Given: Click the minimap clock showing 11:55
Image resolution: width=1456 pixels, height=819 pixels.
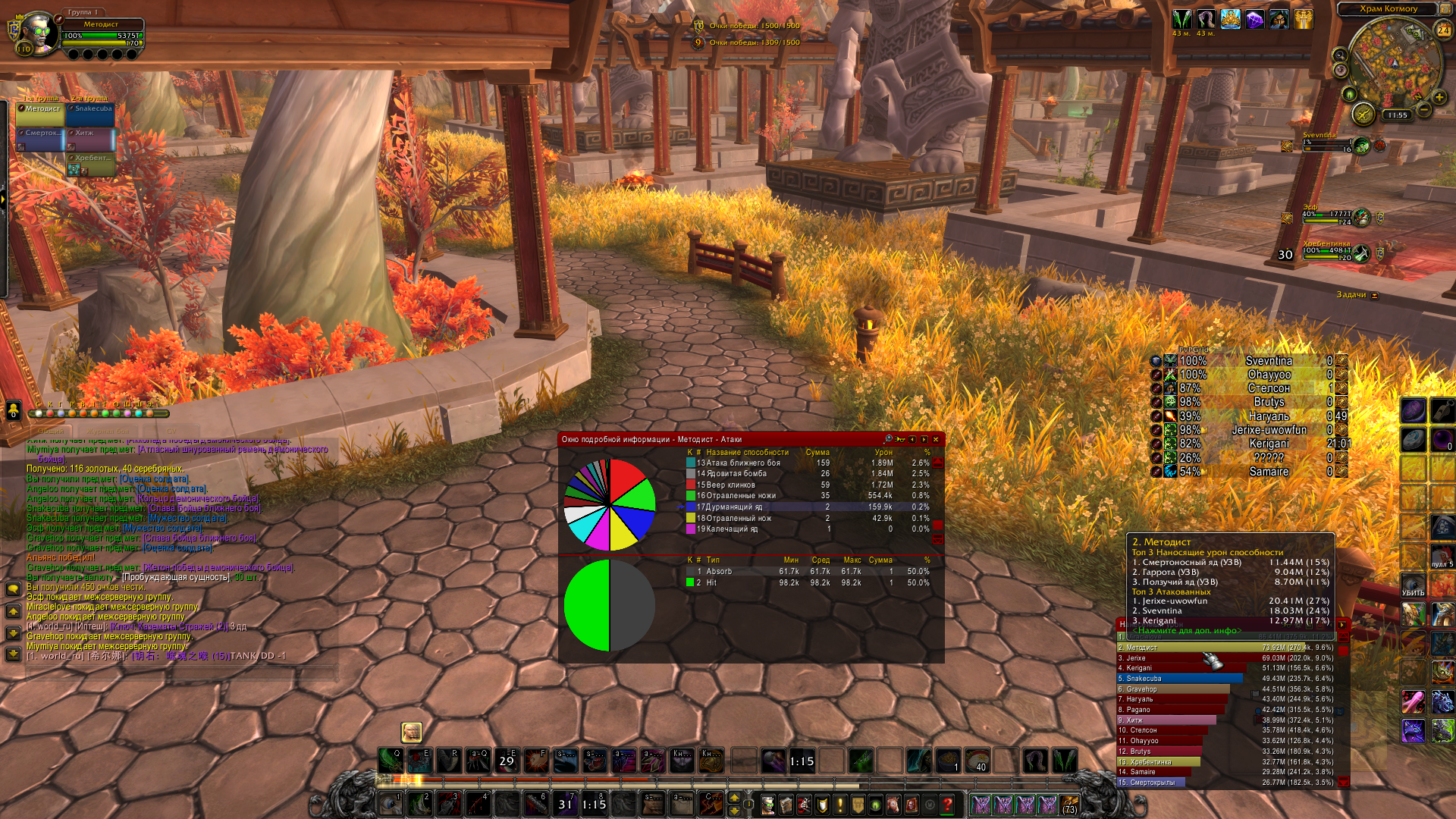Looking at the screenshot, I should click(1397, 115).
